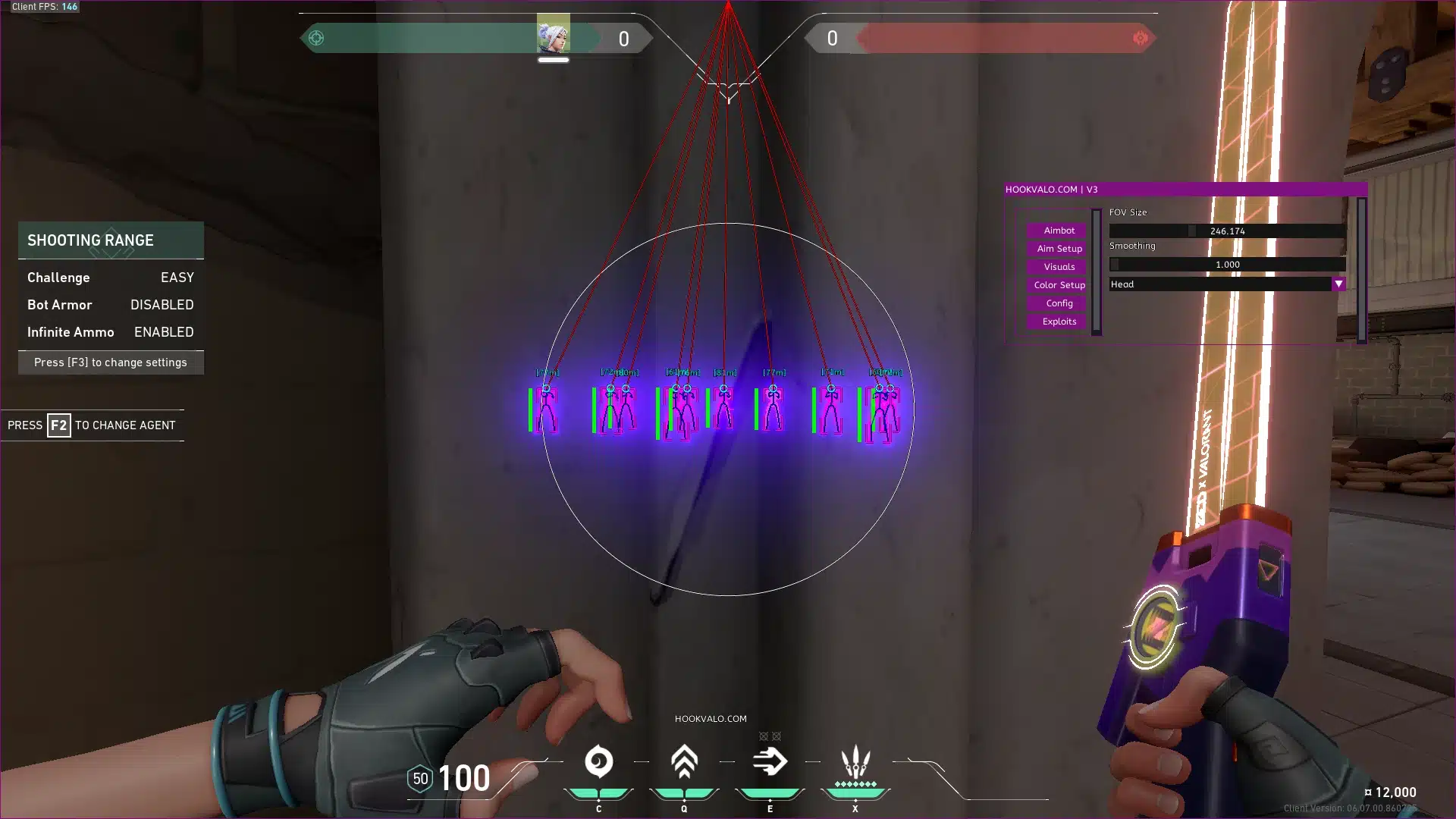The width and height of the screenshot is (1456, 819).
Task: Click the shield armor icon showing 50
Action: coord(420,778)
